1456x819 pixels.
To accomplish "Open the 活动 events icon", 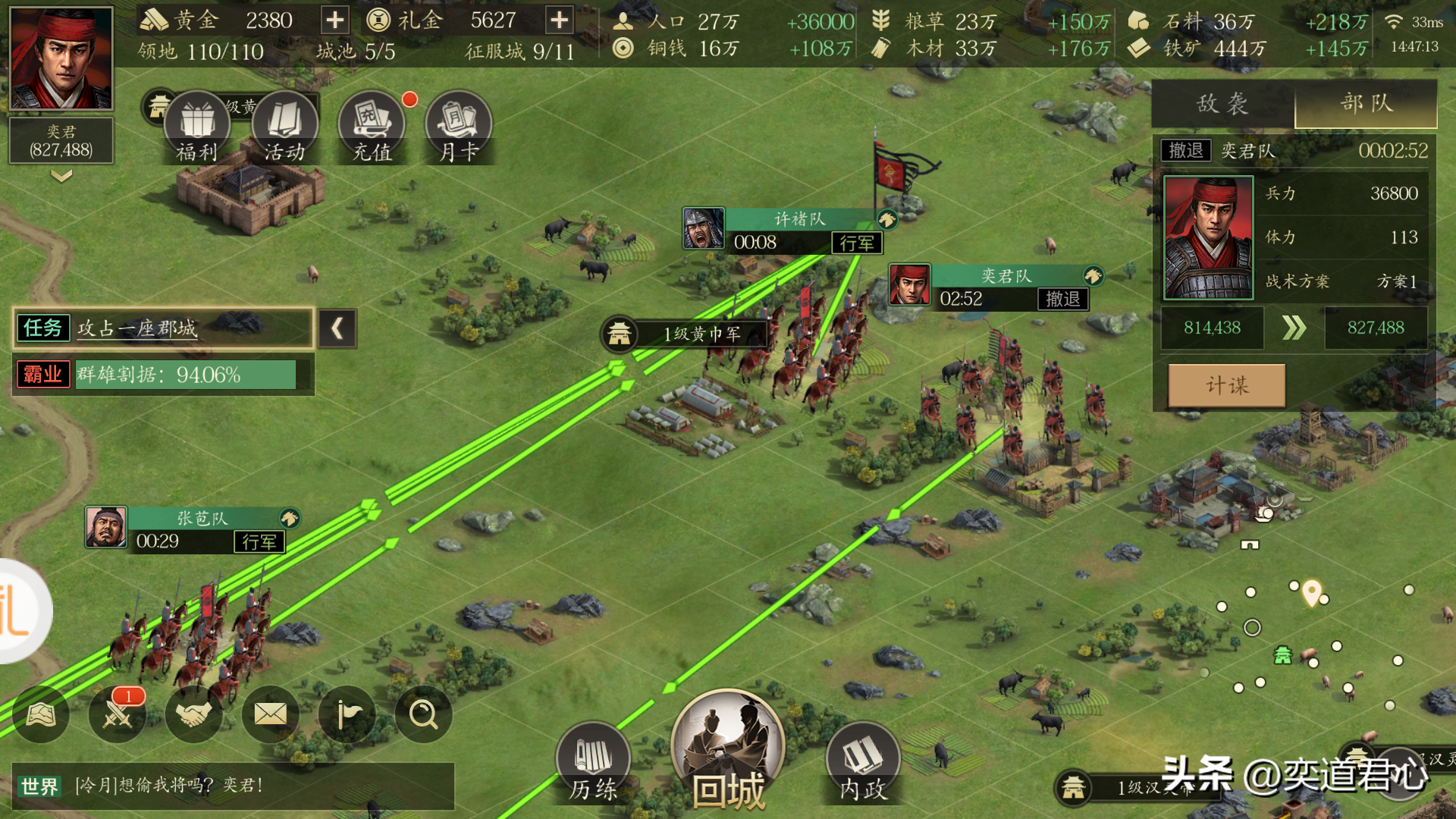I will [284, 127].
